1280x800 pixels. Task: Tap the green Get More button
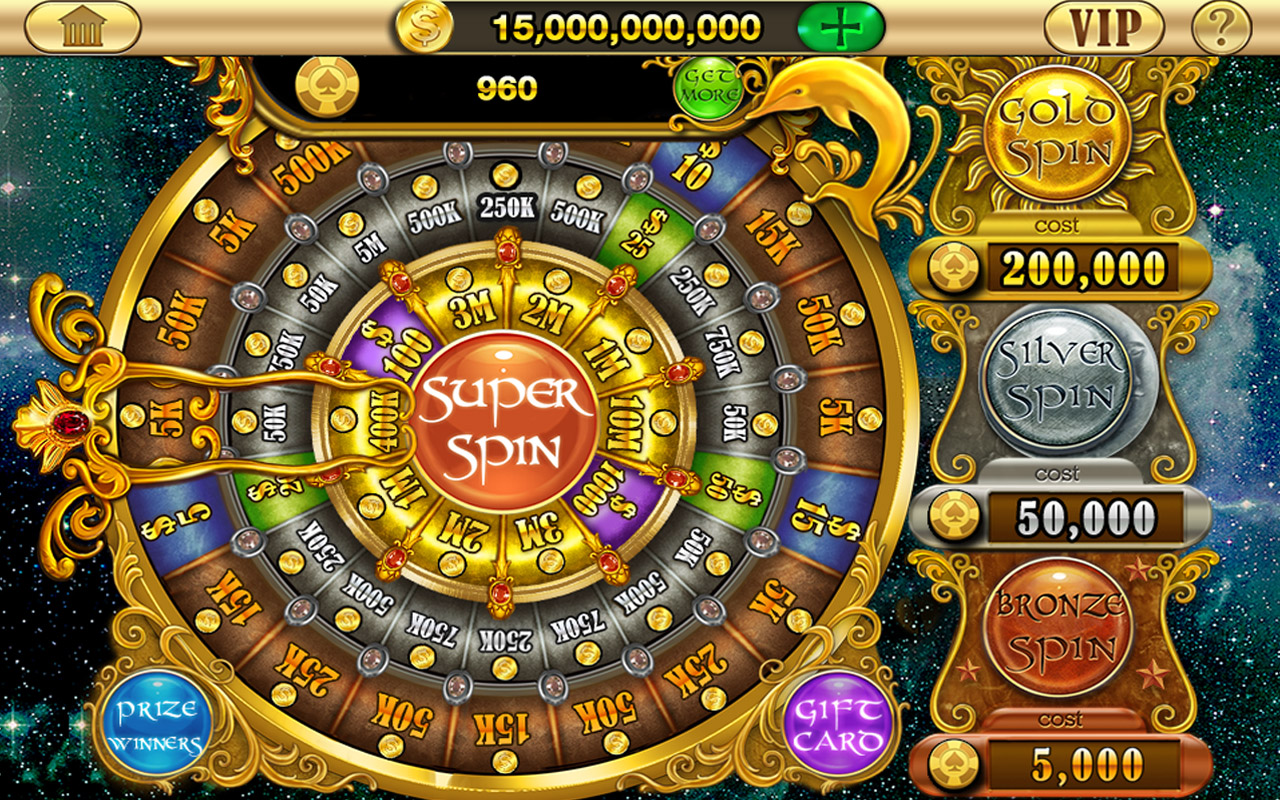tap(710, 88)
